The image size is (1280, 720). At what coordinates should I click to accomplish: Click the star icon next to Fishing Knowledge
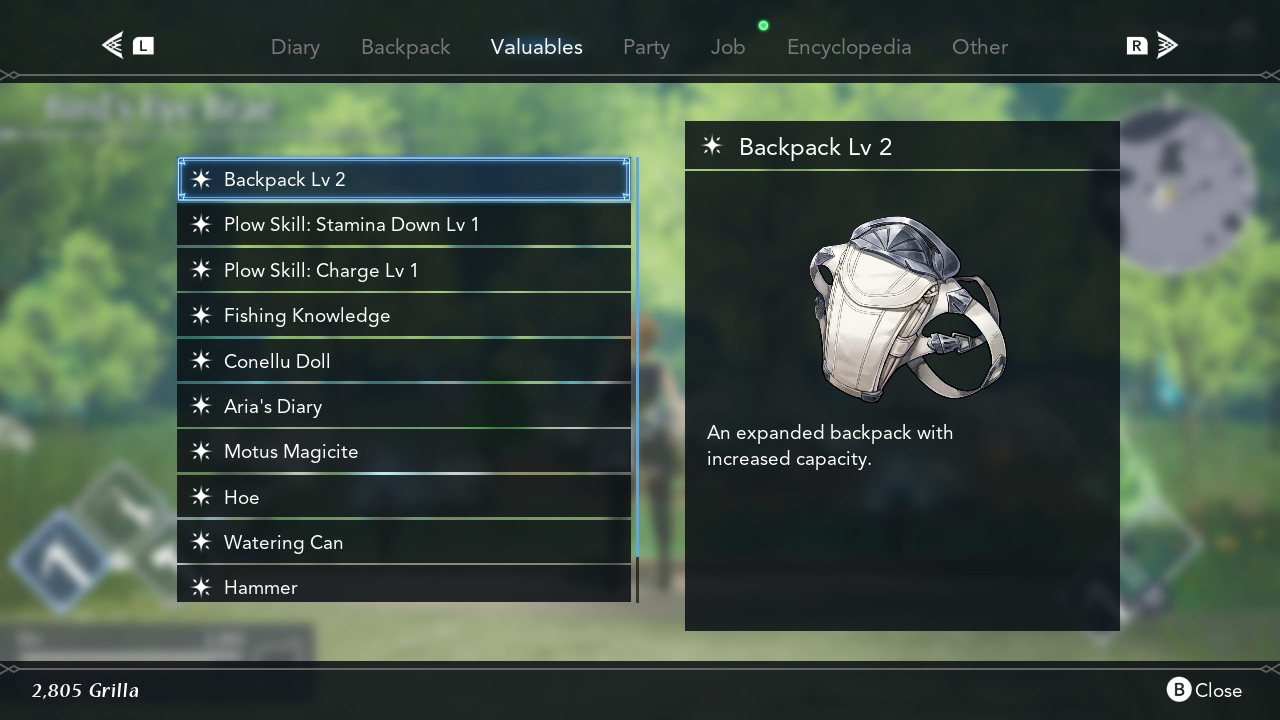200,315
